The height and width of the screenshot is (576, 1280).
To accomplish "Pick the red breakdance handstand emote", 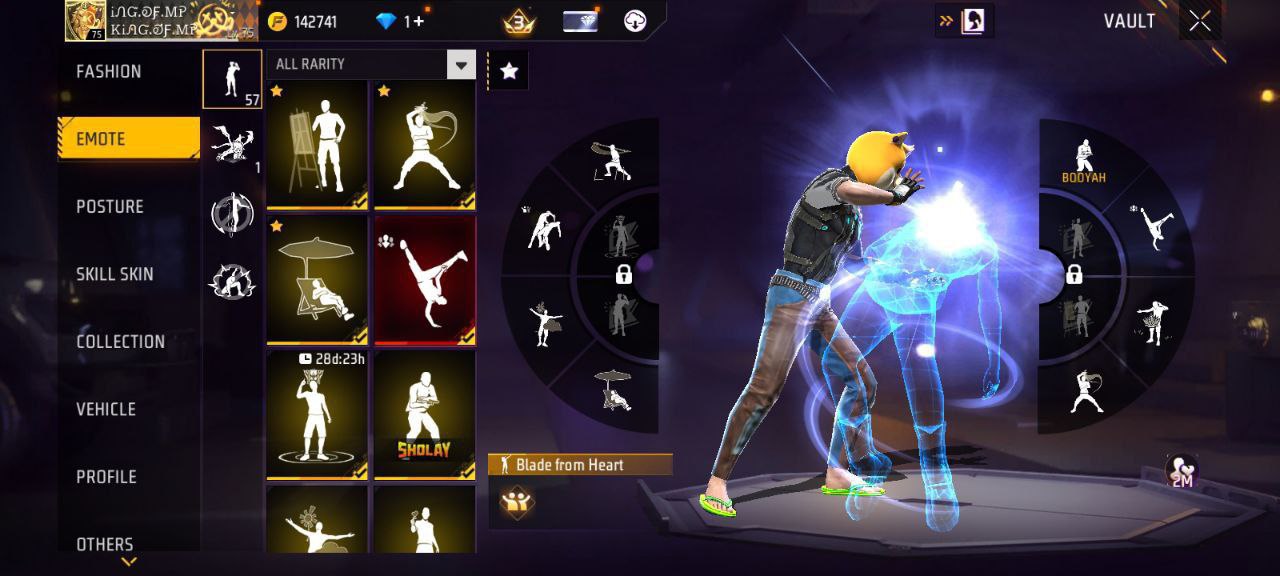I will coord(425,280).
